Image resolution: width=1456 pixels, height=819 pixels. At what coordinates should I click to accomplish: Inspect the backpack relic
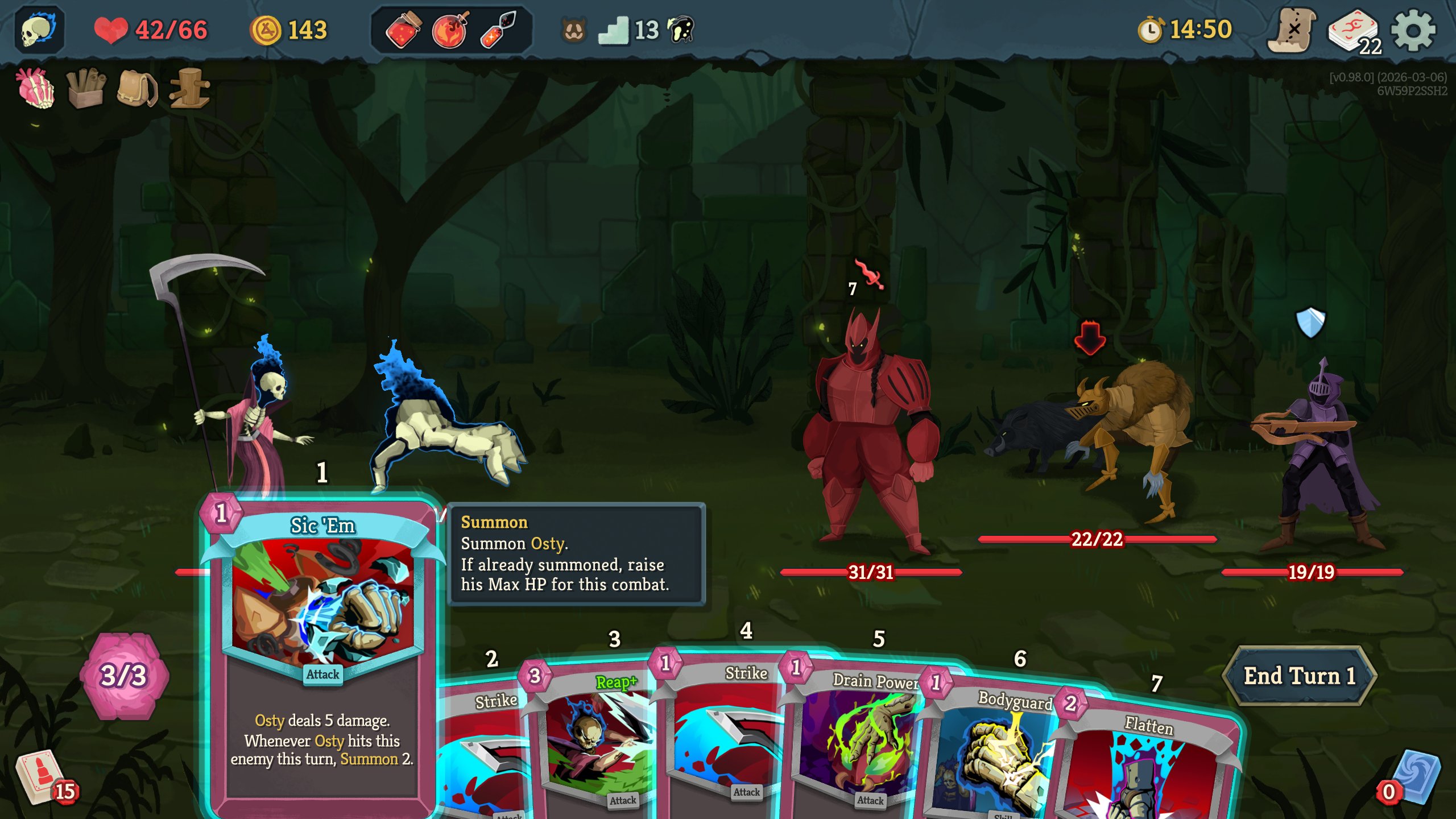(x=136, y=88)
